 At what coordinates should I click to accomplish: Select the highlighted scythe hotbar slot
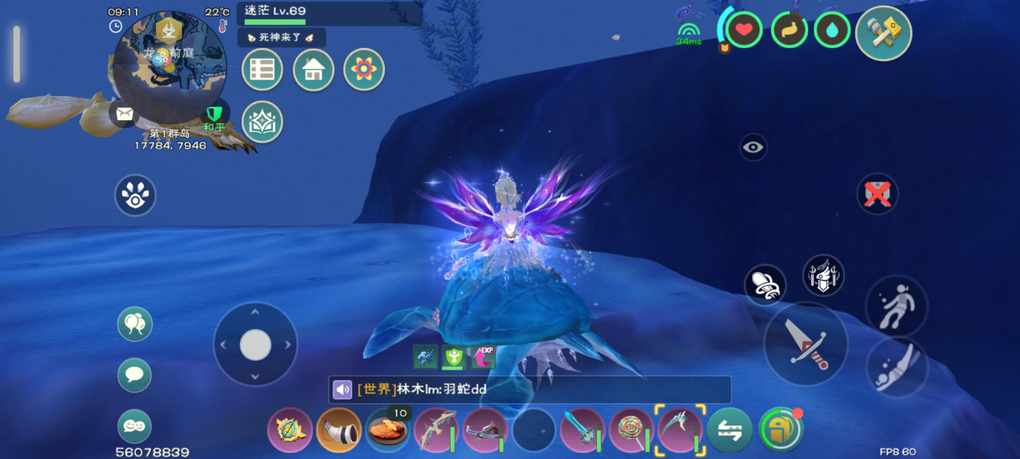tap(680, 430)
